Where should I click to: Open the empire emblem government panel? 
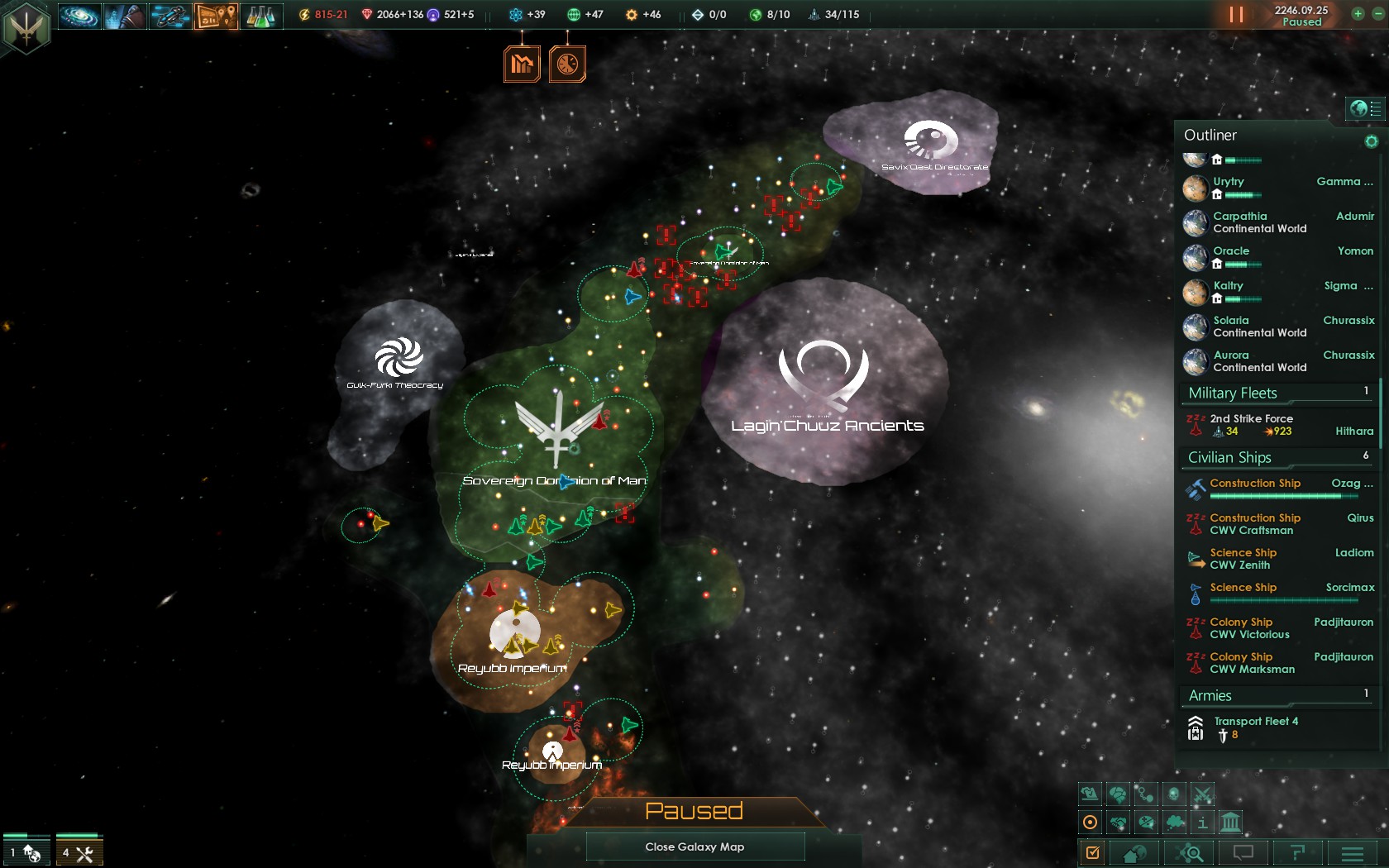coord(26,27)
